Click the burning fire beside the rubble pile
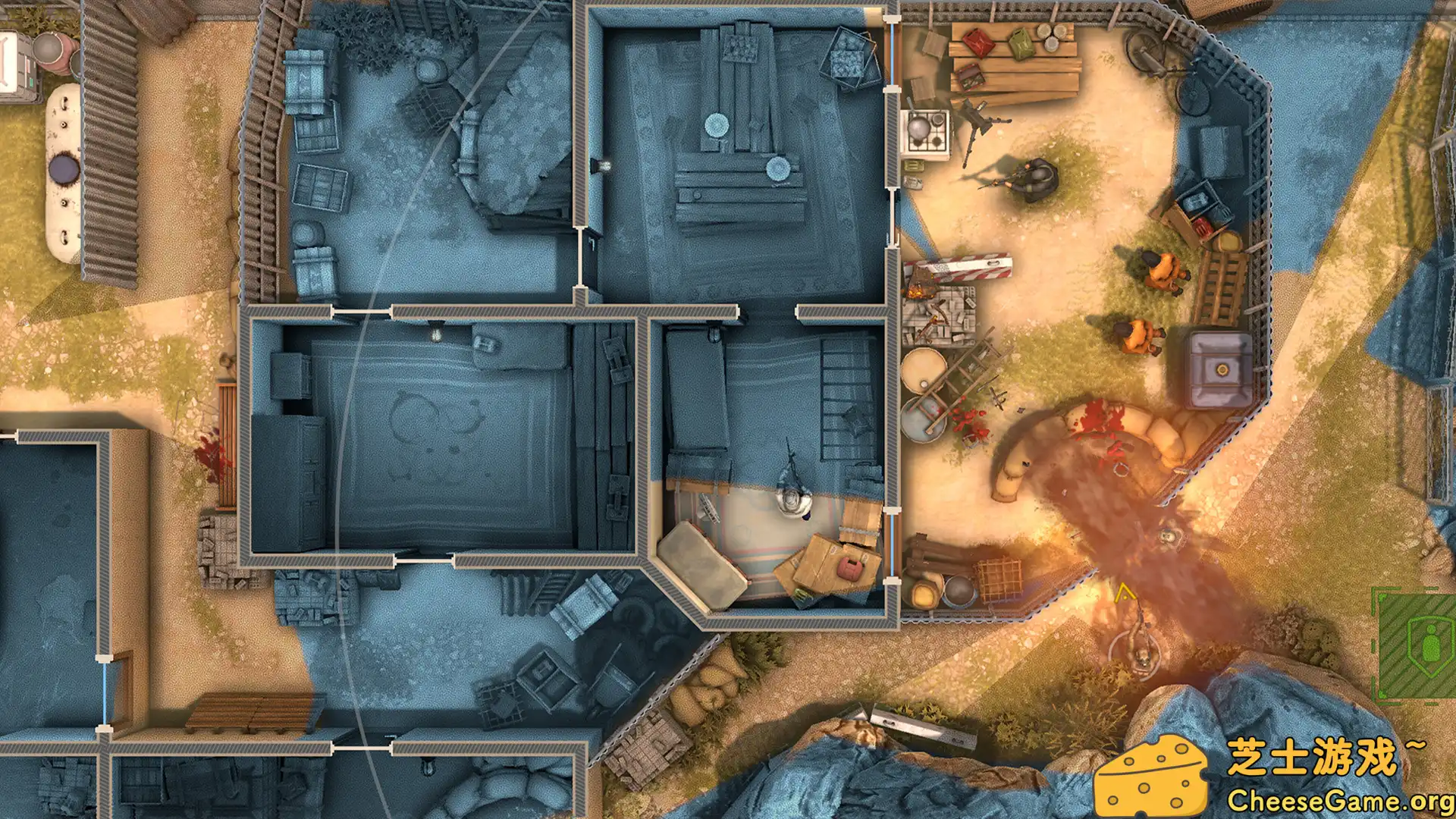The image size is (1456, 819). click(915, 290)
